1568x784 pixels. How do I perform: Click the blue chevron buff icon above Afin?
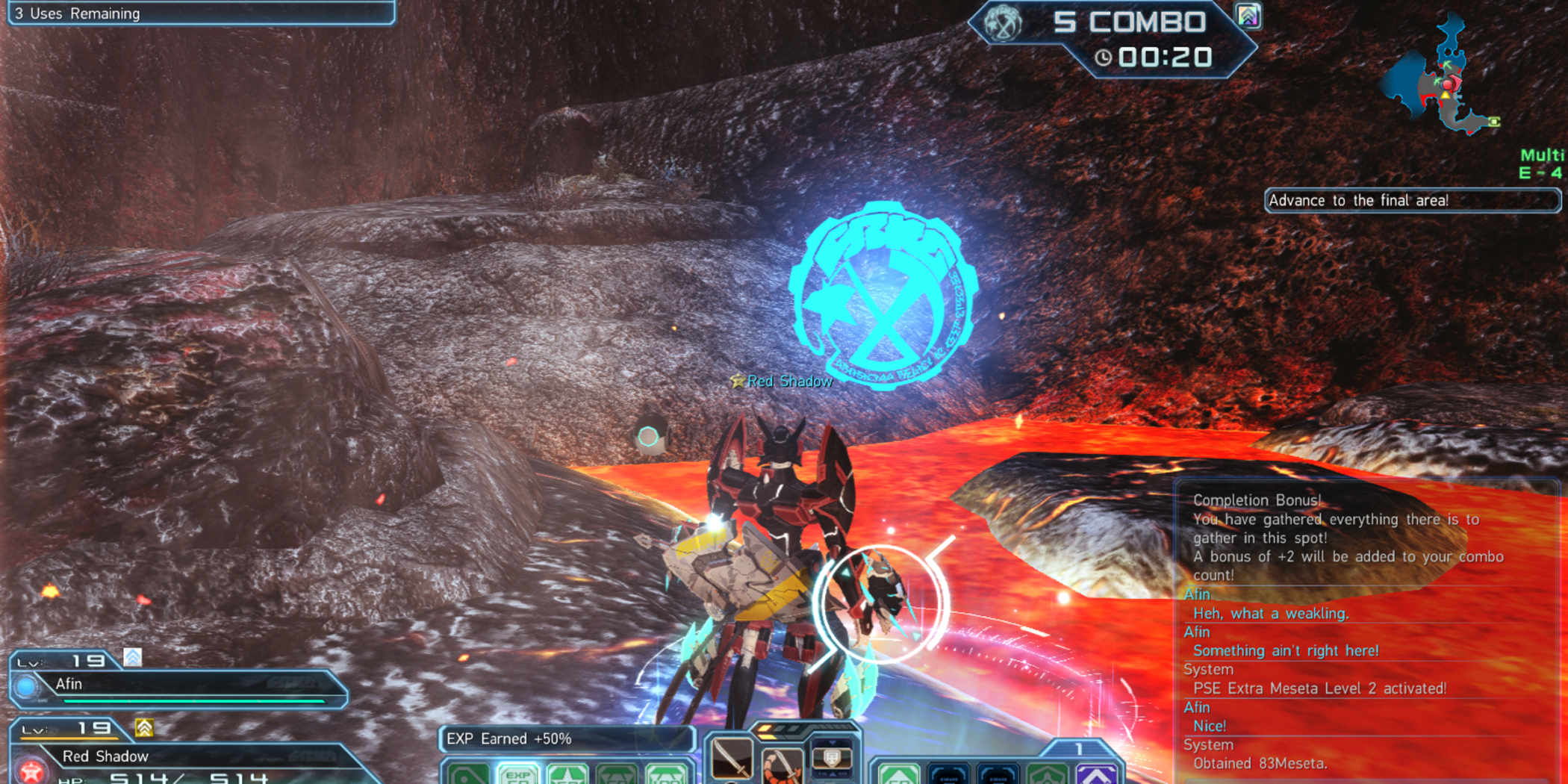133,657
